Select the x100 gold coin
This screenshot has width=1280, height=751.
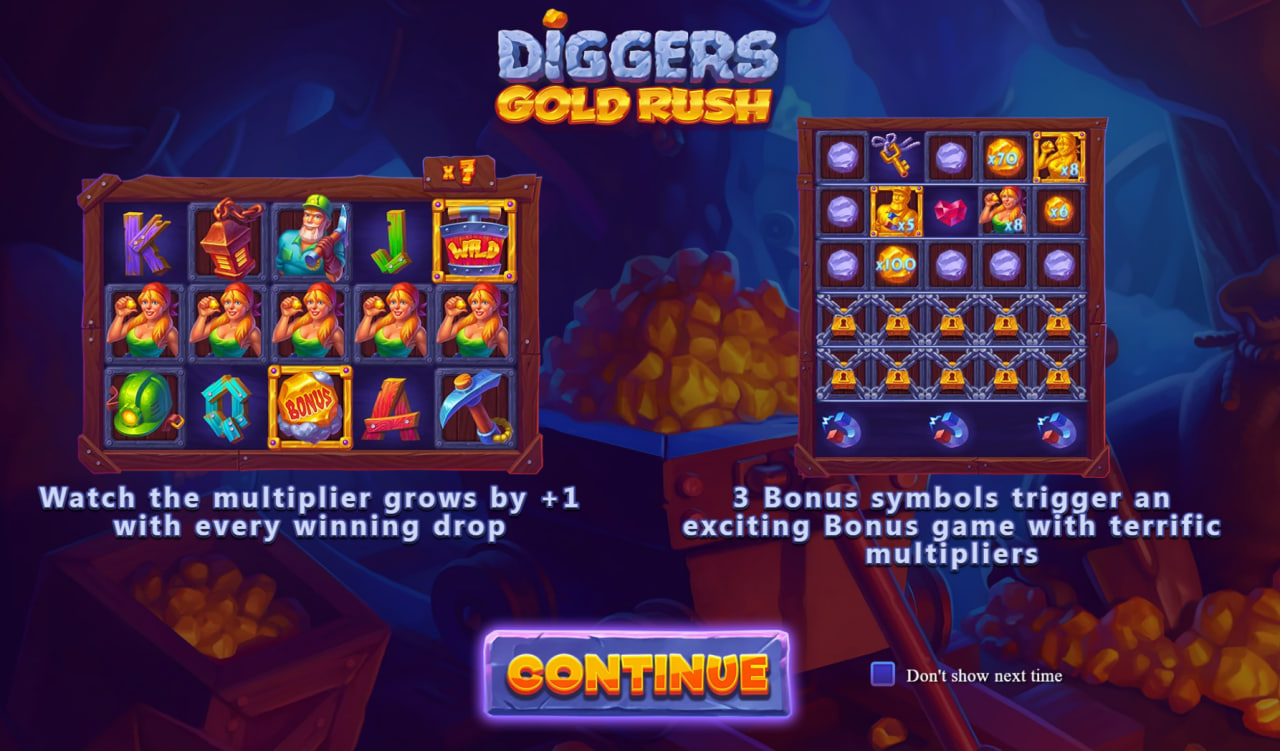[x=893, y=265]
